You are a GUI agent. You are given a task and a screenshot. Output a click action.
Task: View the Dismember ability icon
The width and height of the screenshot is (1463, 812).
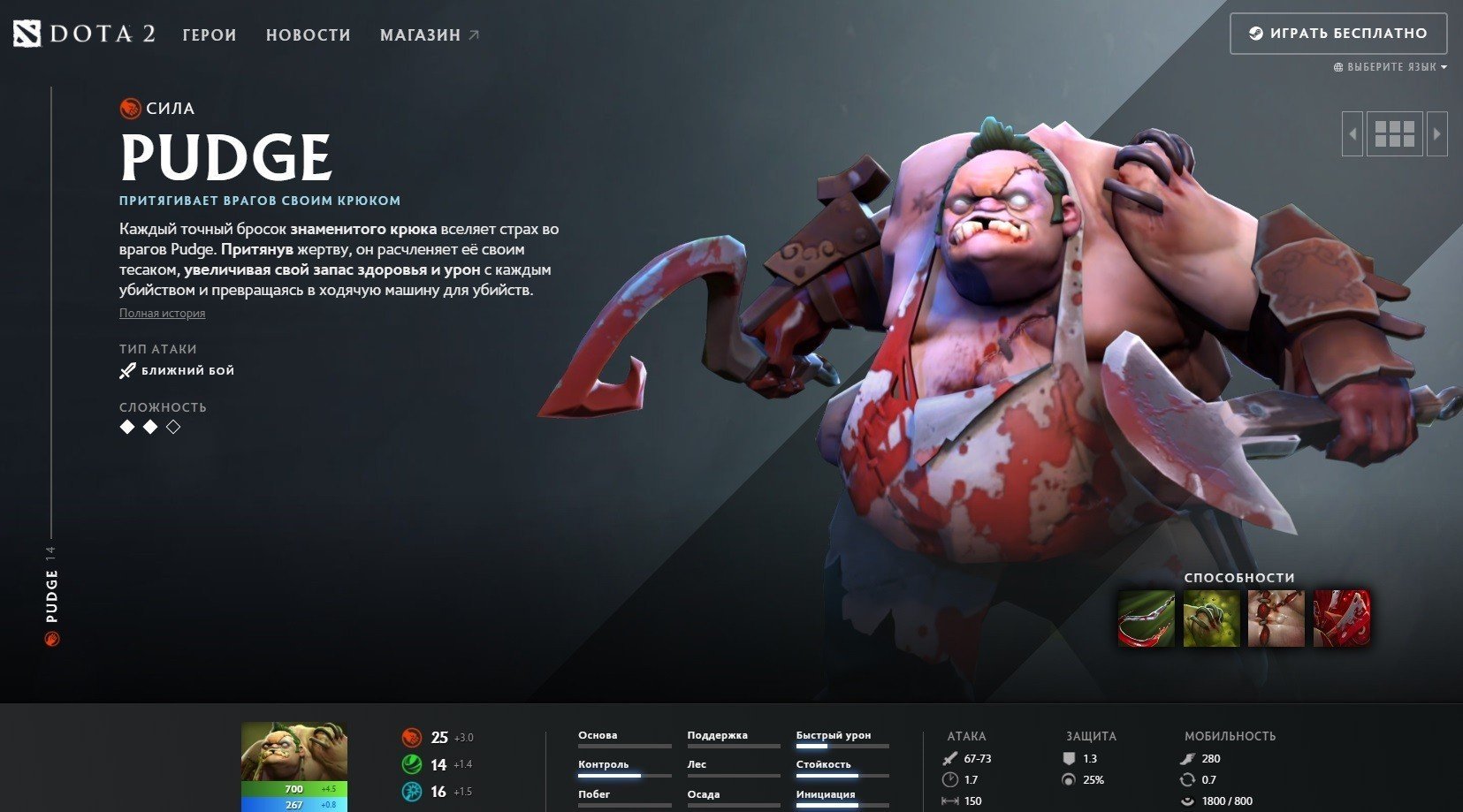[1341, 618]
